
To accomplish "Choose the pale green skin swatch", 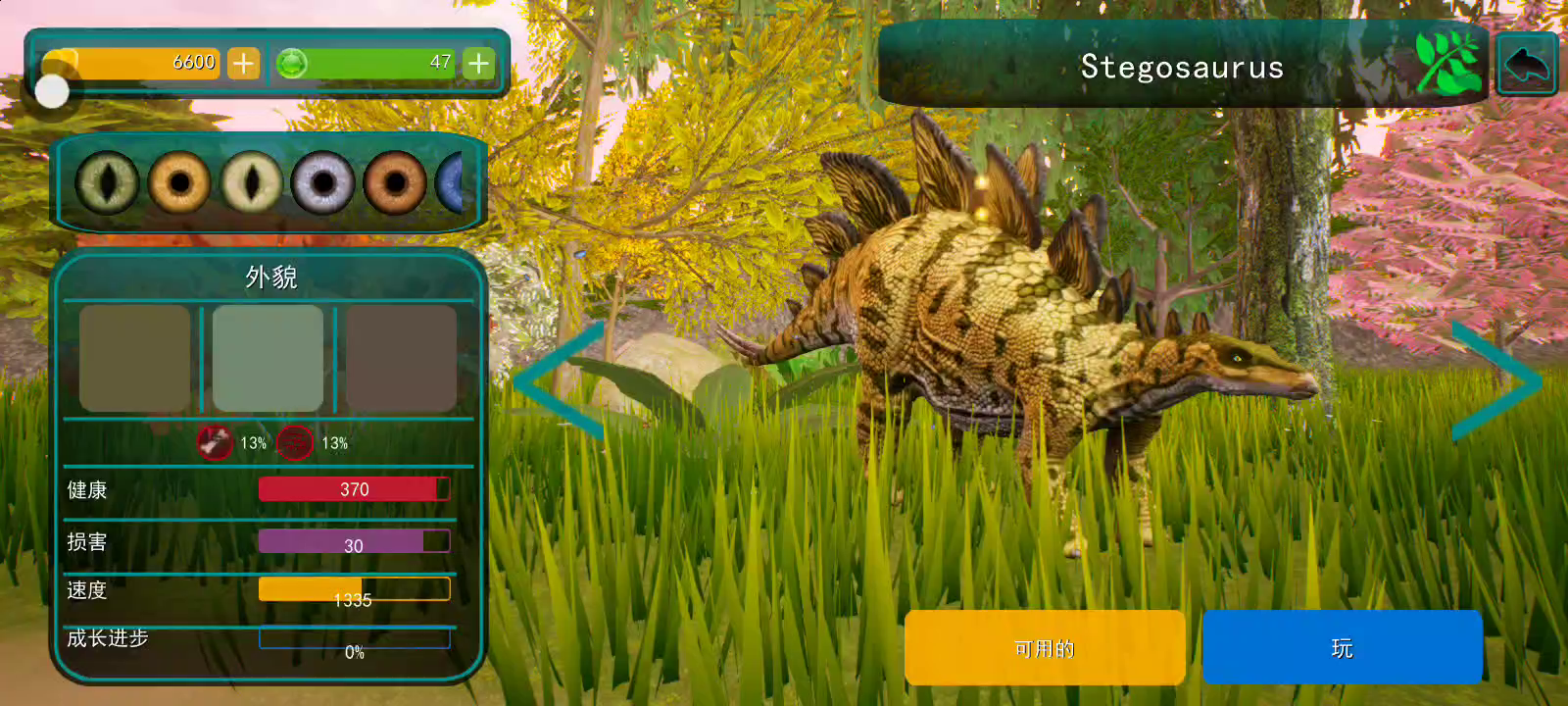I will click(x=268, y=358).
